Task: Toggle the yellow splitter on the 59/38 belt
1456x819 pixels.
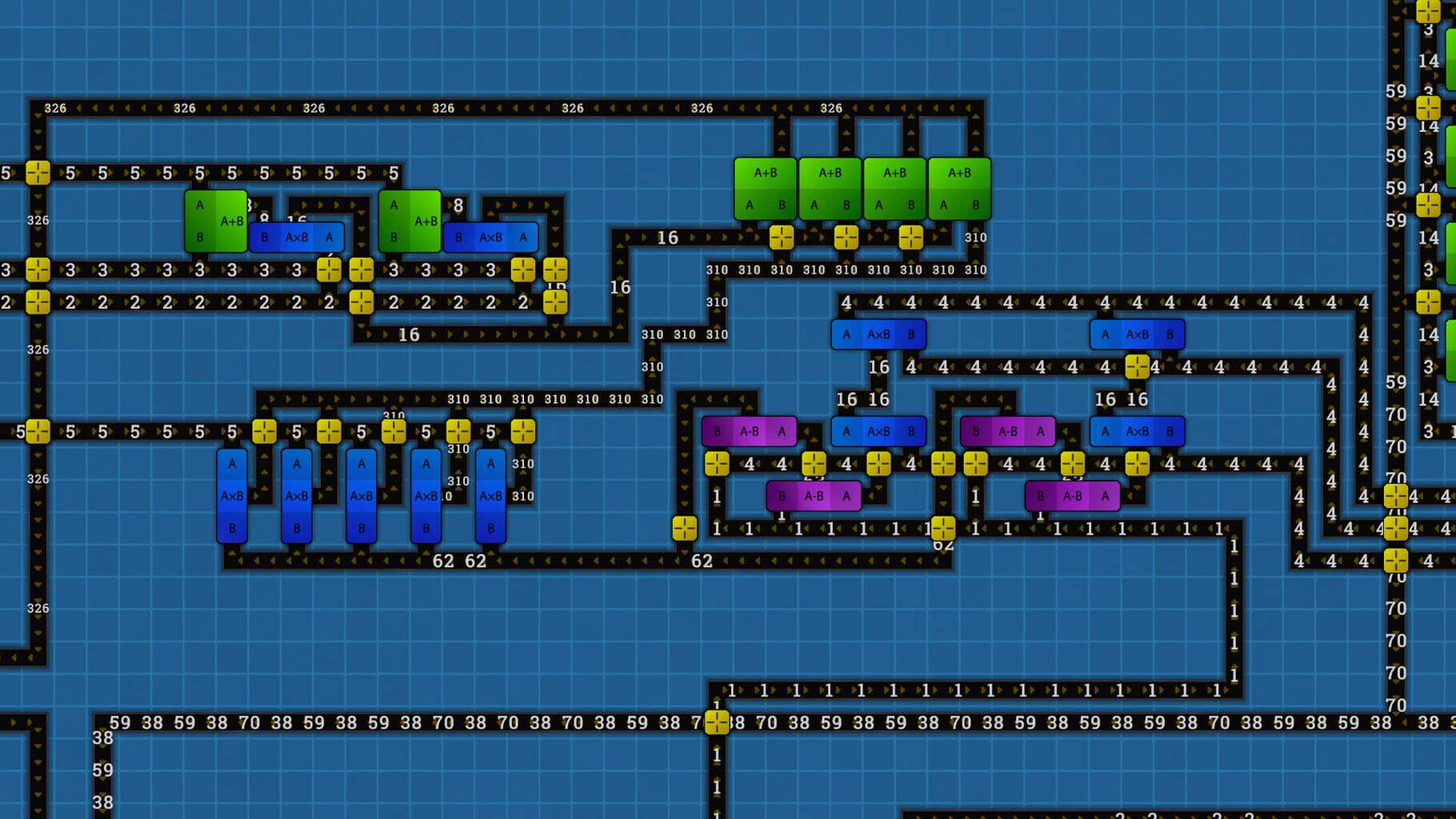Action: tap(718, 722)
